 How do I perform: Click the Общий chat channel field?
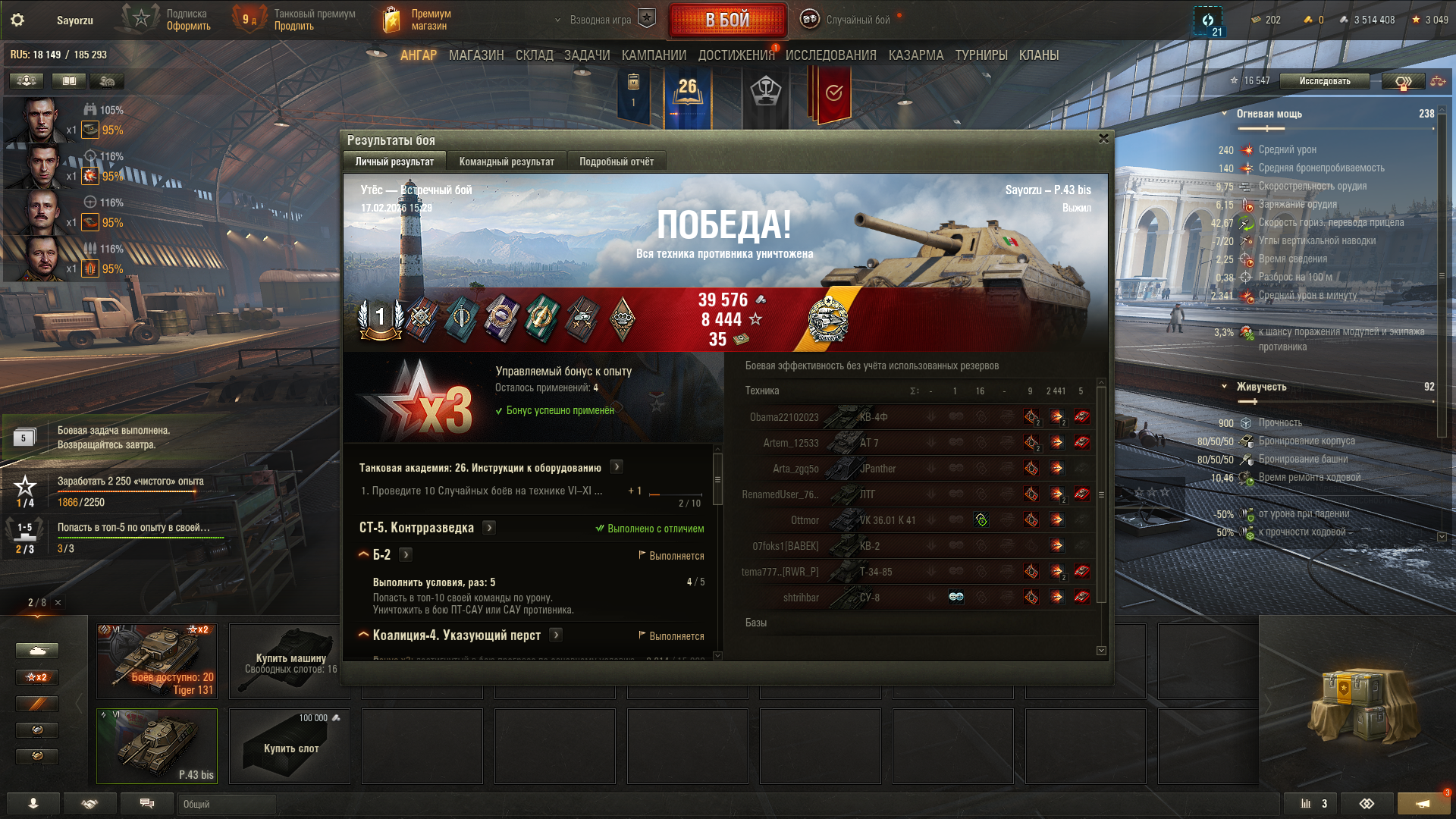pyautogui.click(x=226, y=804)
